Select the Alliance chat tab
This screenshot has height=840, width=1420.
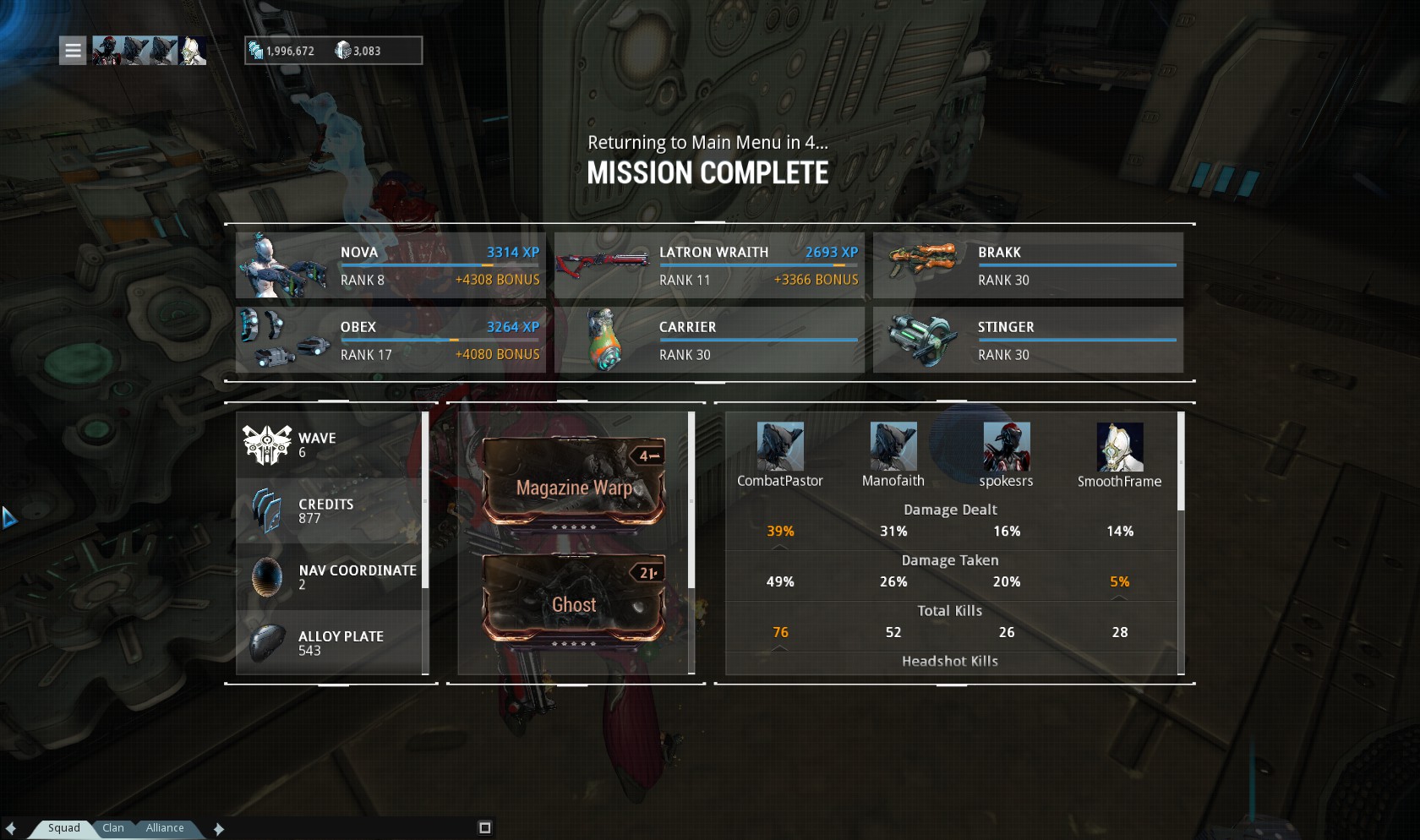click(165, 828)
